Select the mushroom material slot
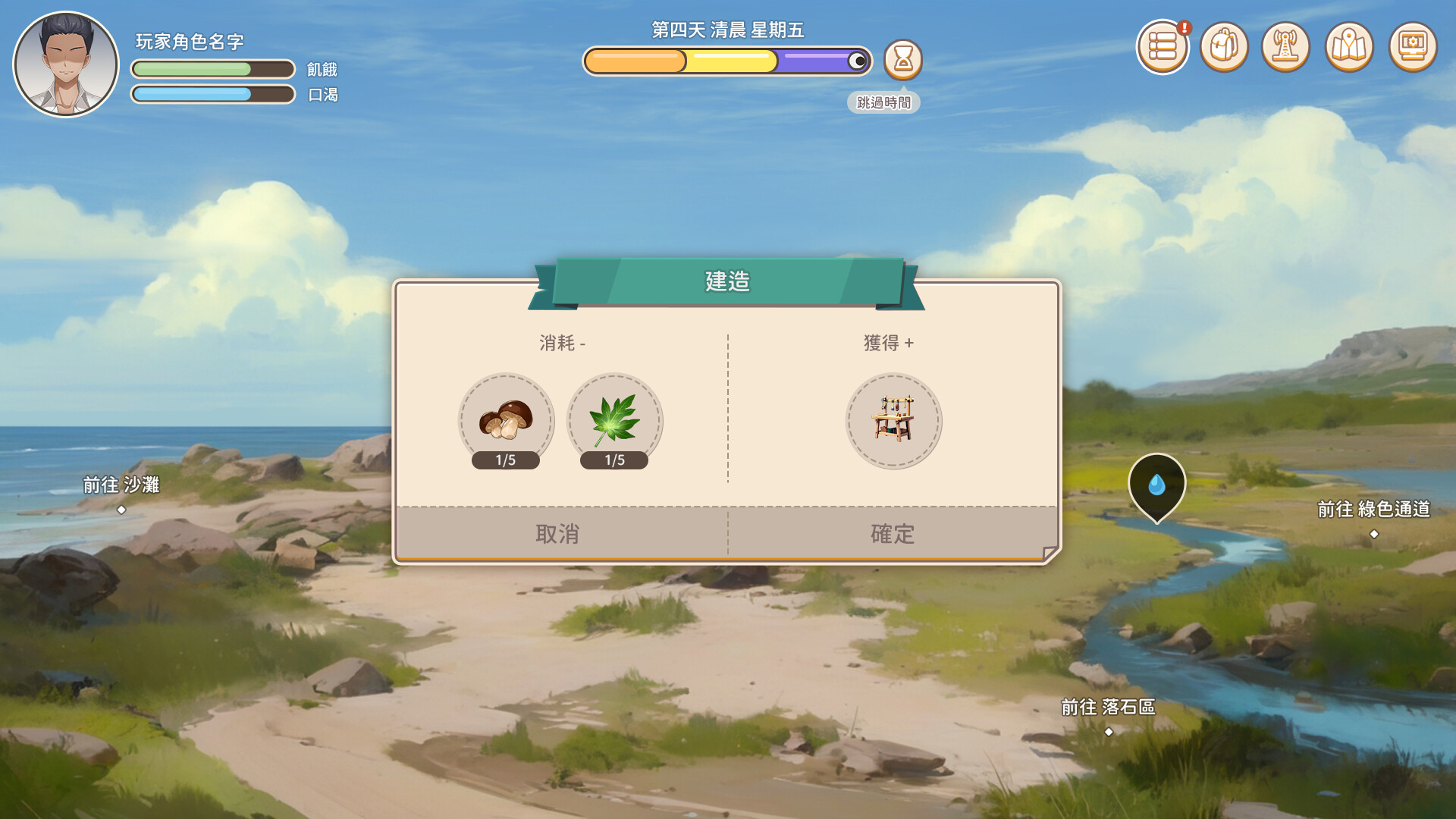The height and width of the screenshot is (819, 1456). click(x=506, y=421)
